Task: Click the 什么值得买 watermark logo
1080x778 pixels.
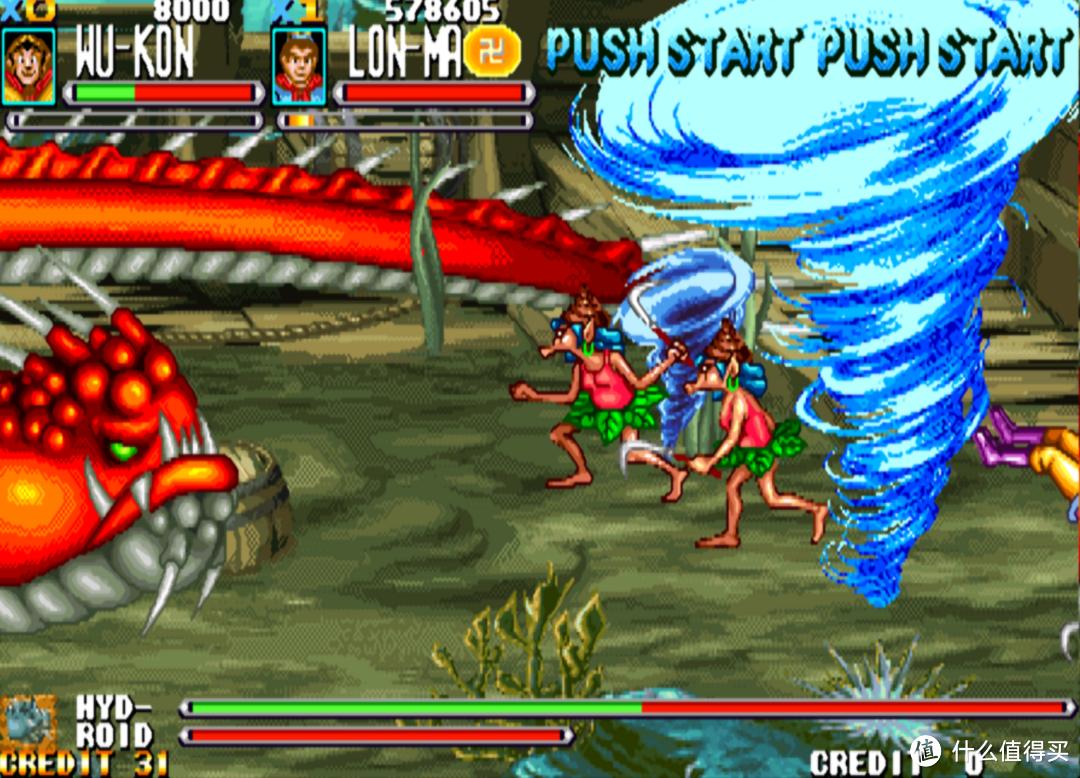Action: tap(925, 750)
